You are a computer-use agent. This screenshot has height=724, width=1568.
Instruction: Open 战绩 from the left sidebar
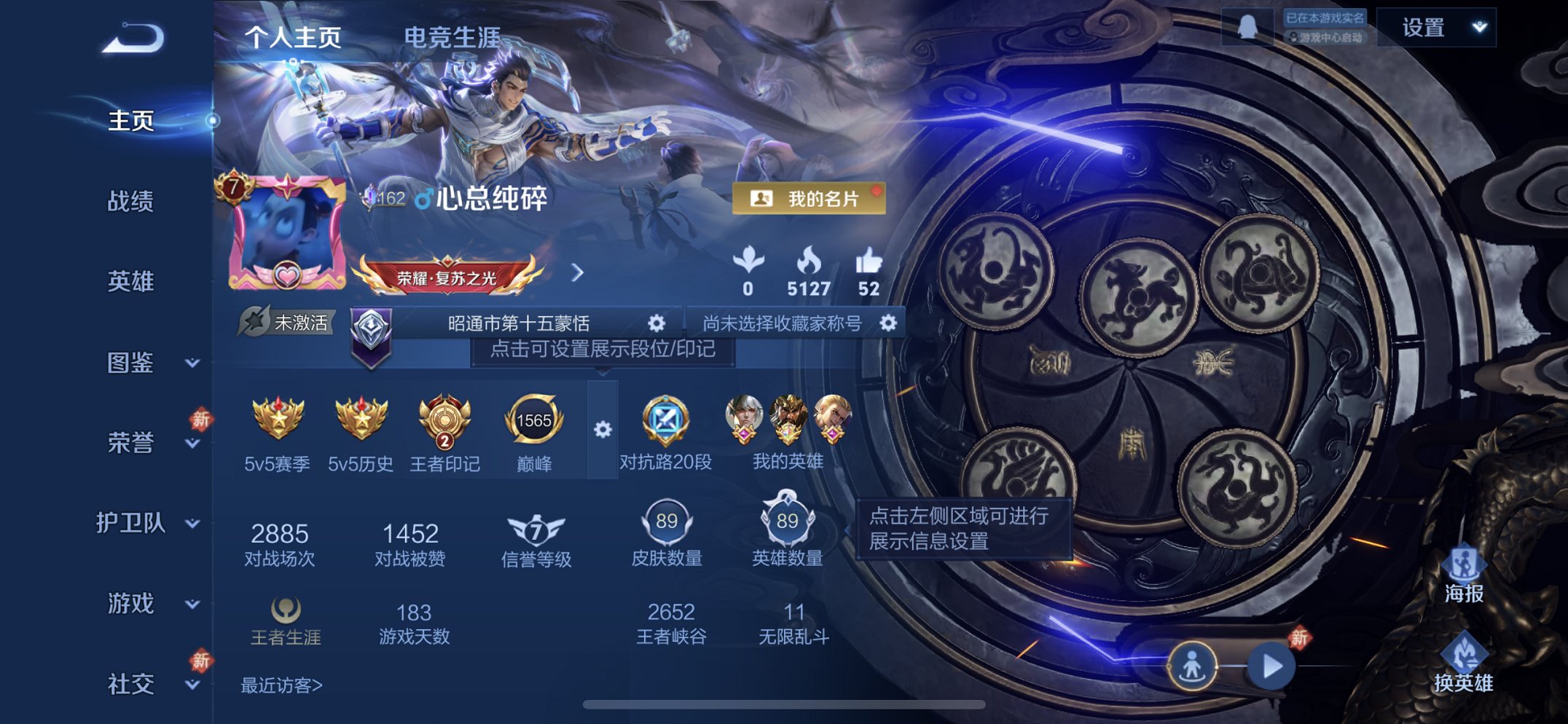[131, 205]
